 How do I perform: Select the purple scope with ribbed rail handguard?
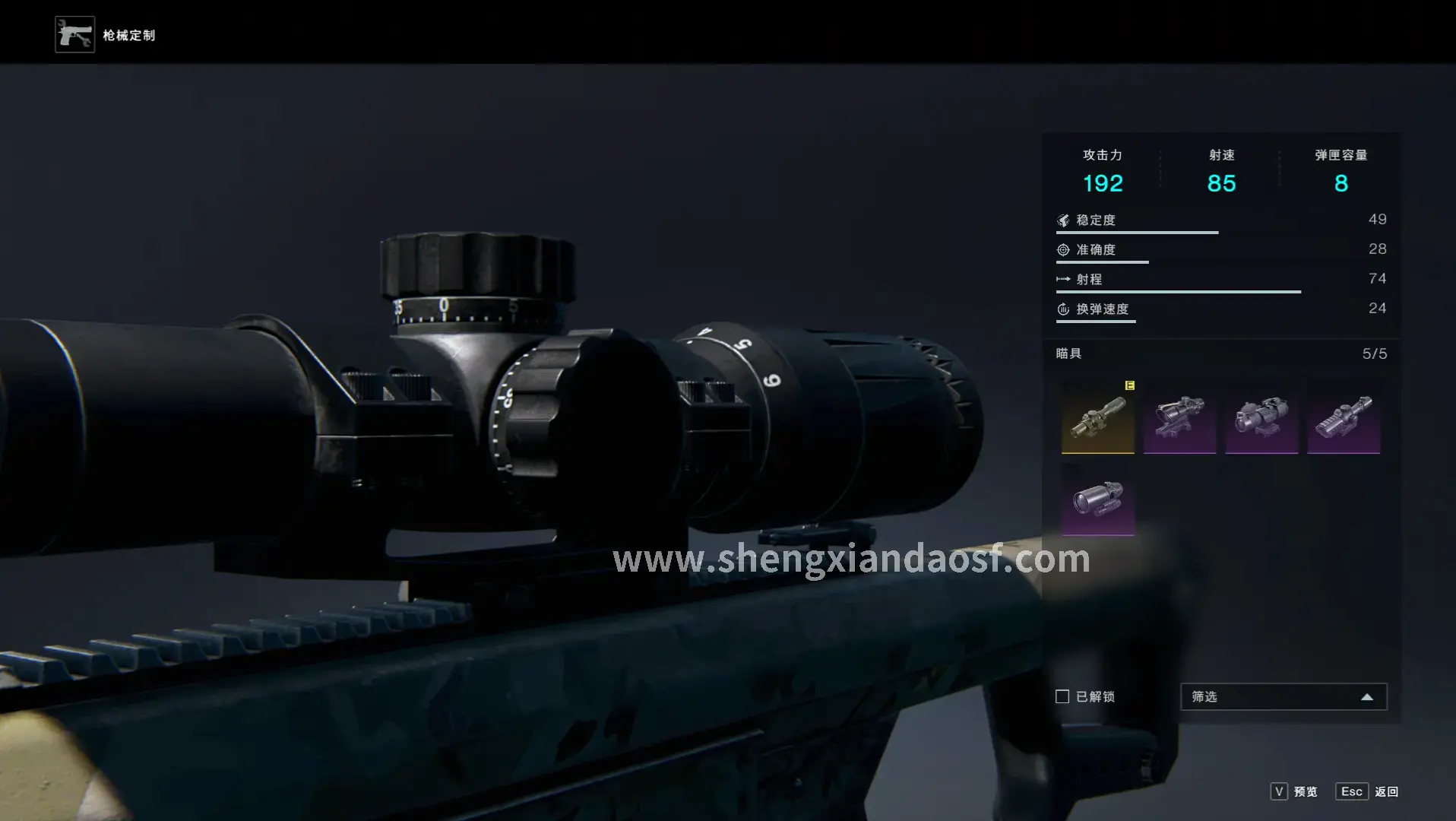point(1344,417)
